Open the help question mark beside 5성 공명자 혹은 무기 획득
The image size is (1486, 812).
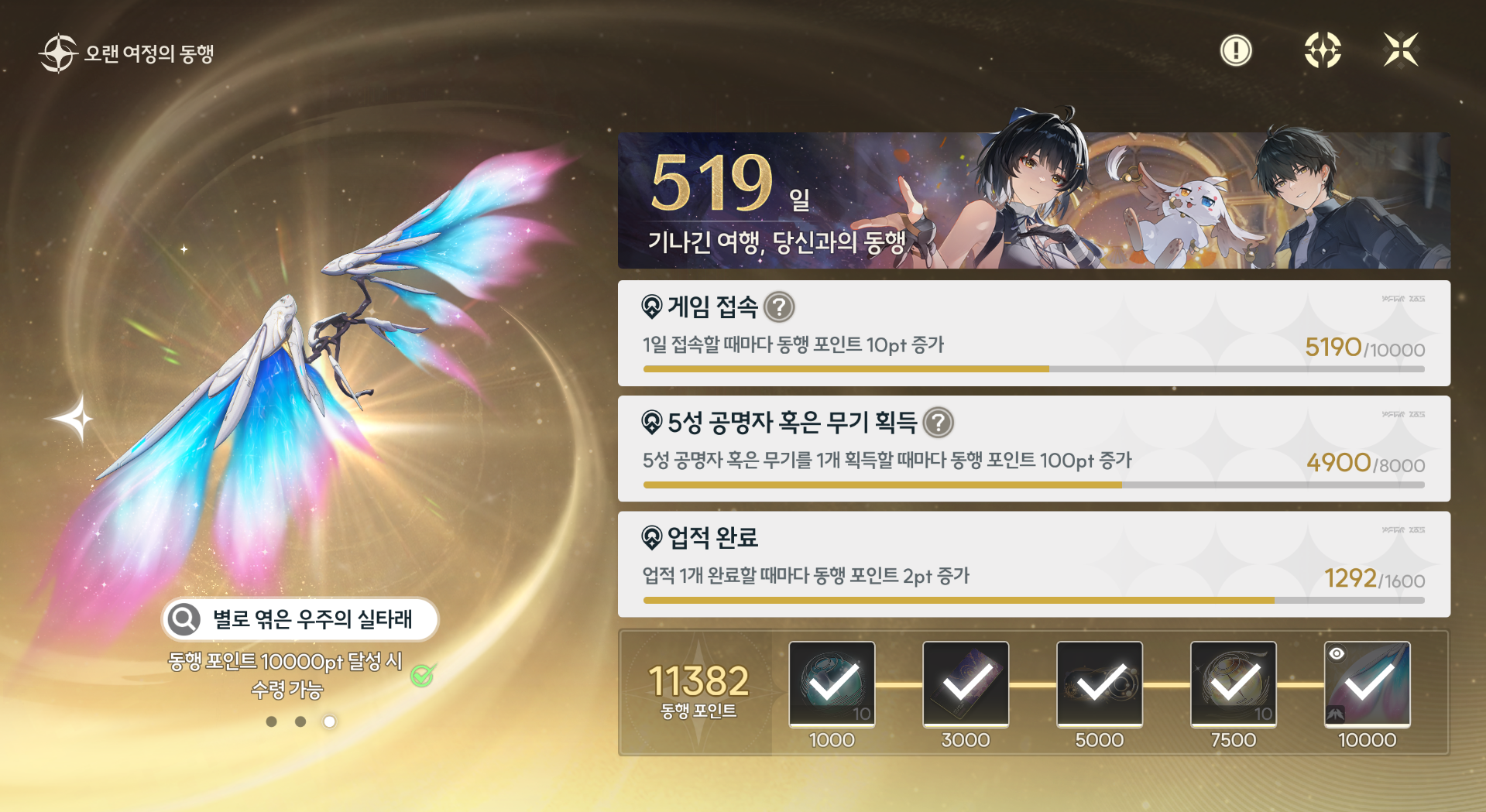(x=939, y=423)
